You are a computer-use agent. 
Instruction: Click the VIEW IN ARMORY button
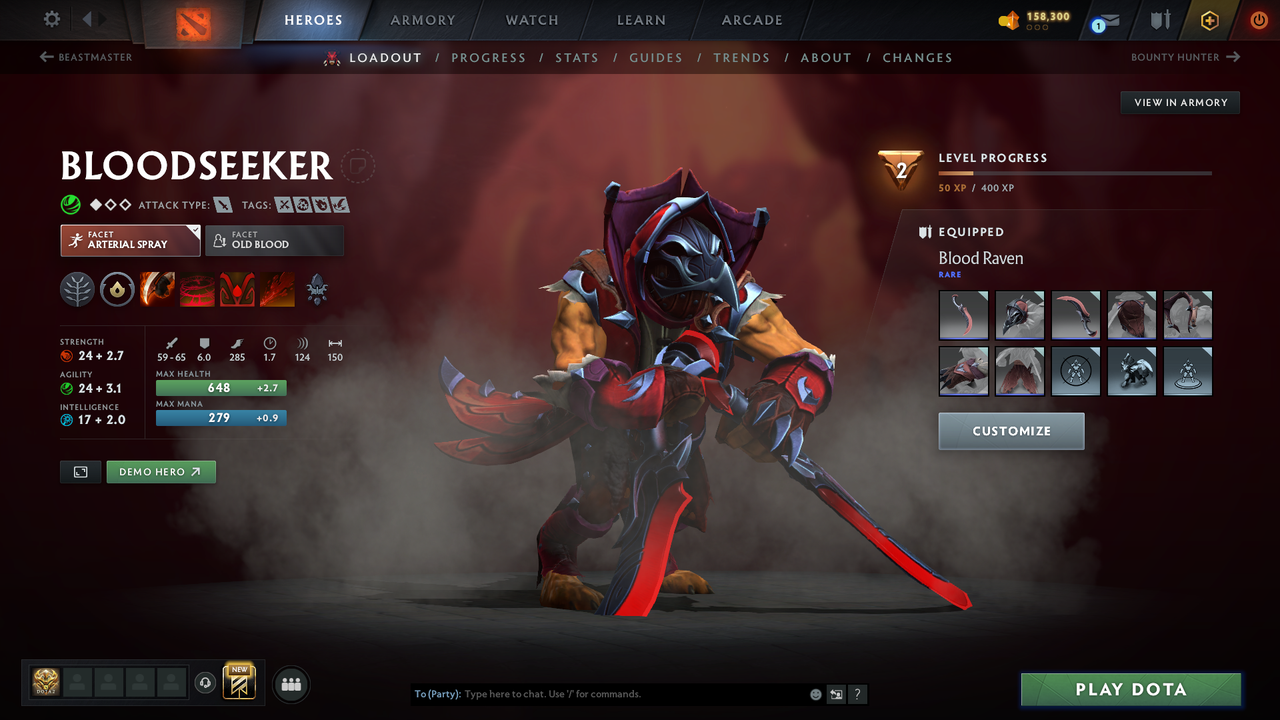1179,102
